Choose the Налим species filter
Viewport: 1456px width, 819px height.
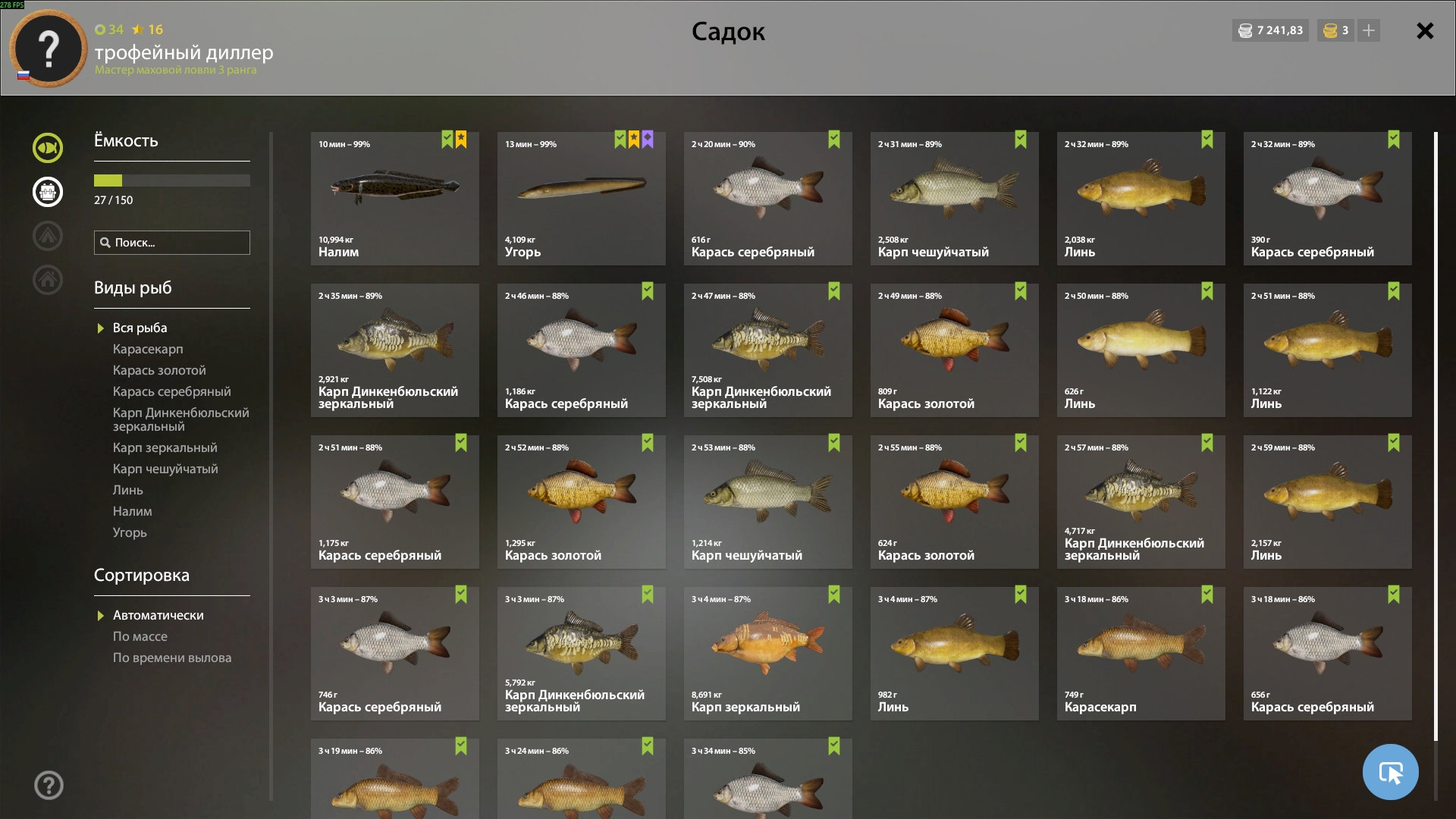click(x=133, y=511)
